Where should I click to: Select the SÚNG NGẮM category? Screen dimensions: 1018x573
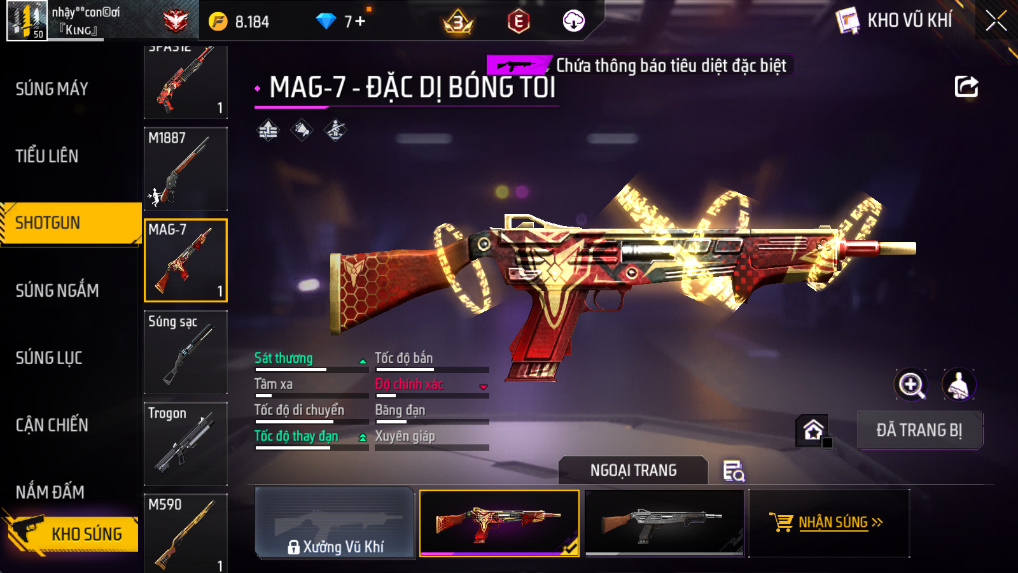57,291
